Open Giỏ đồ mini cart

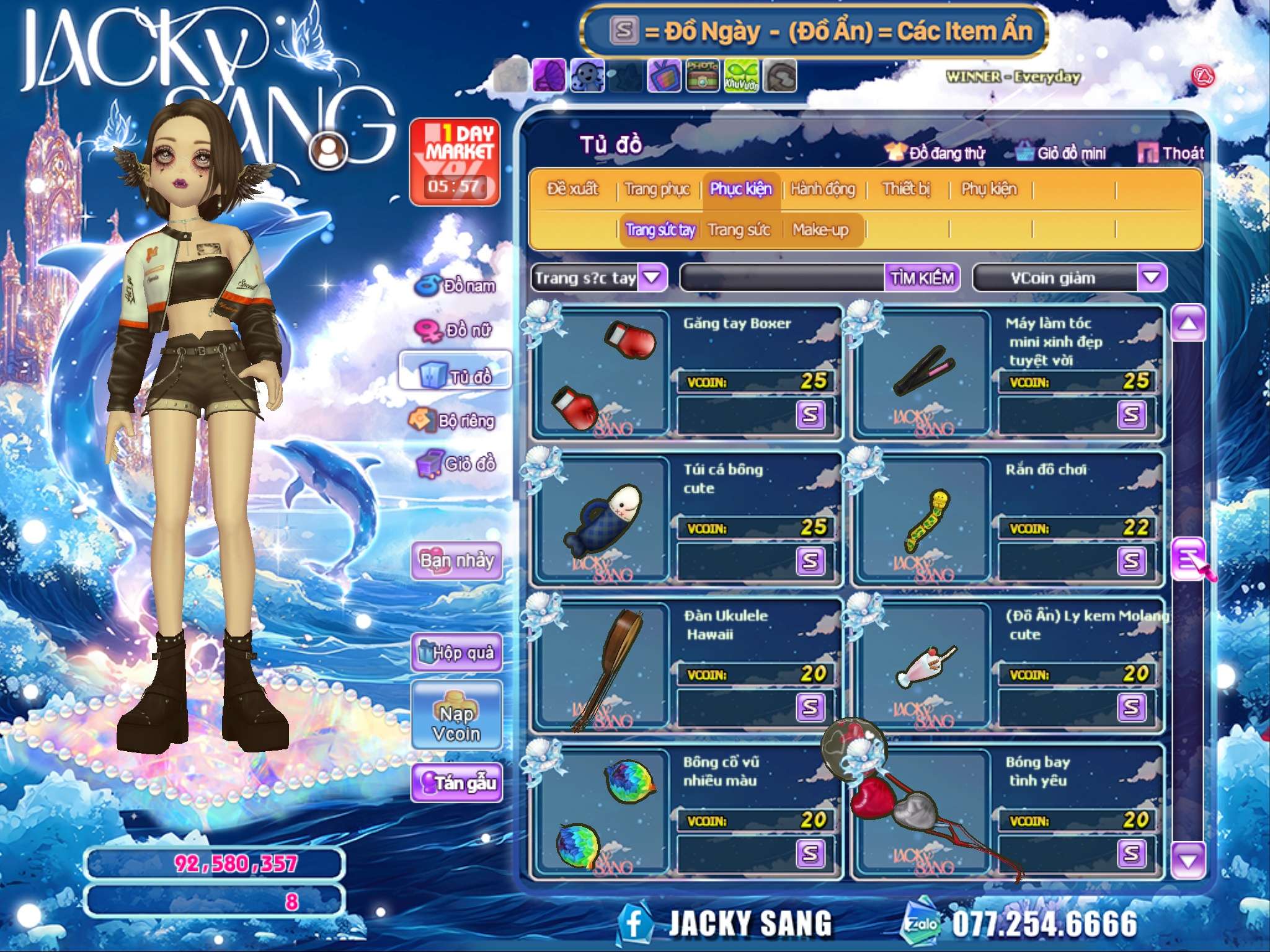point(1062,153)
